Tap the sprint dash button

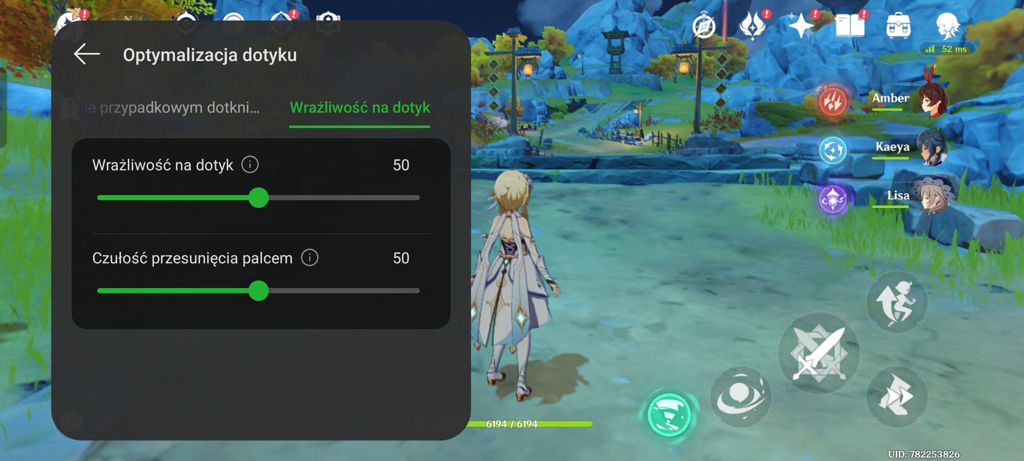896,396
